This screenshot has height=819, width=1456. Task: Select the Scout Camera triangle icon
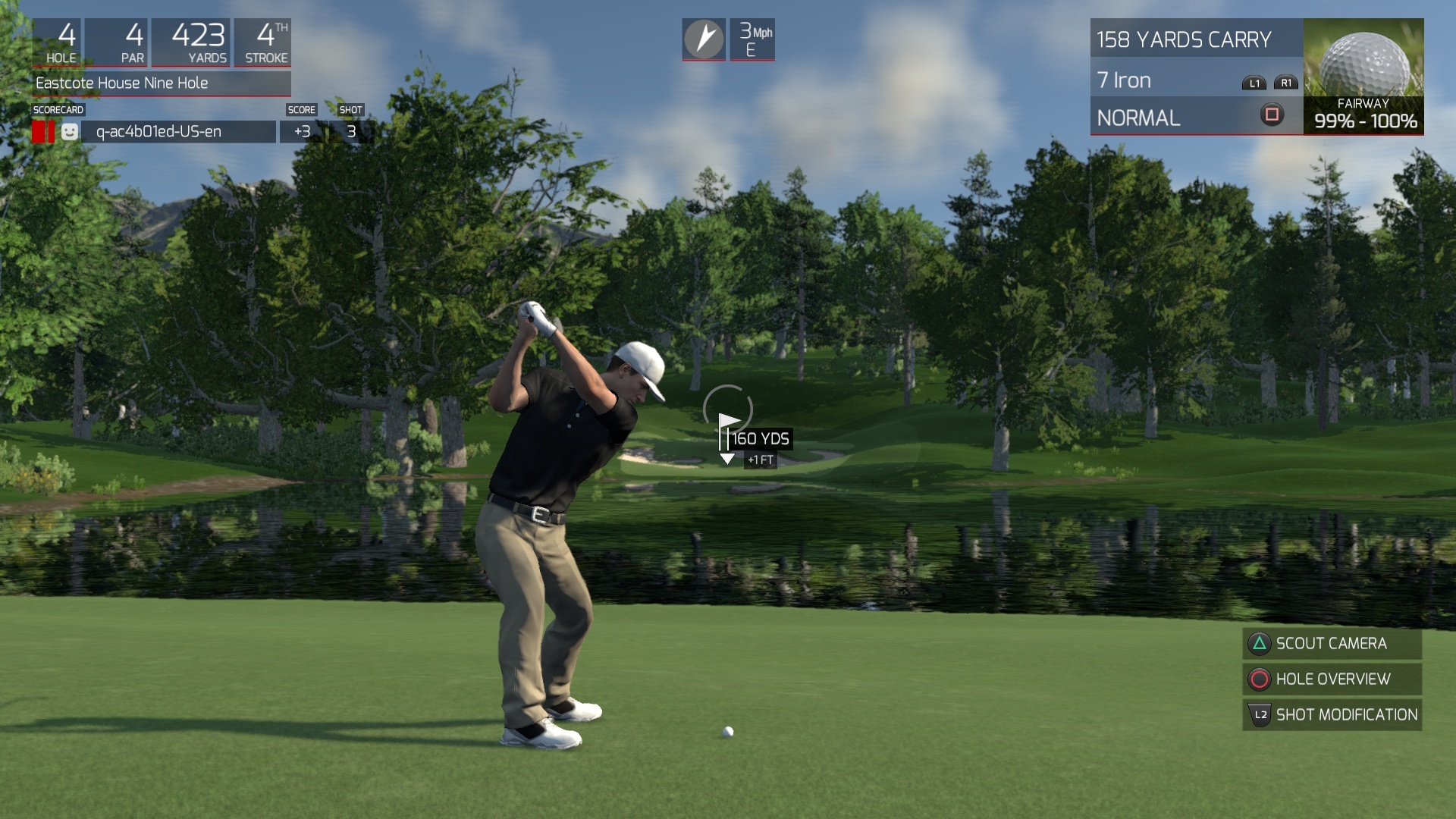1259,643
